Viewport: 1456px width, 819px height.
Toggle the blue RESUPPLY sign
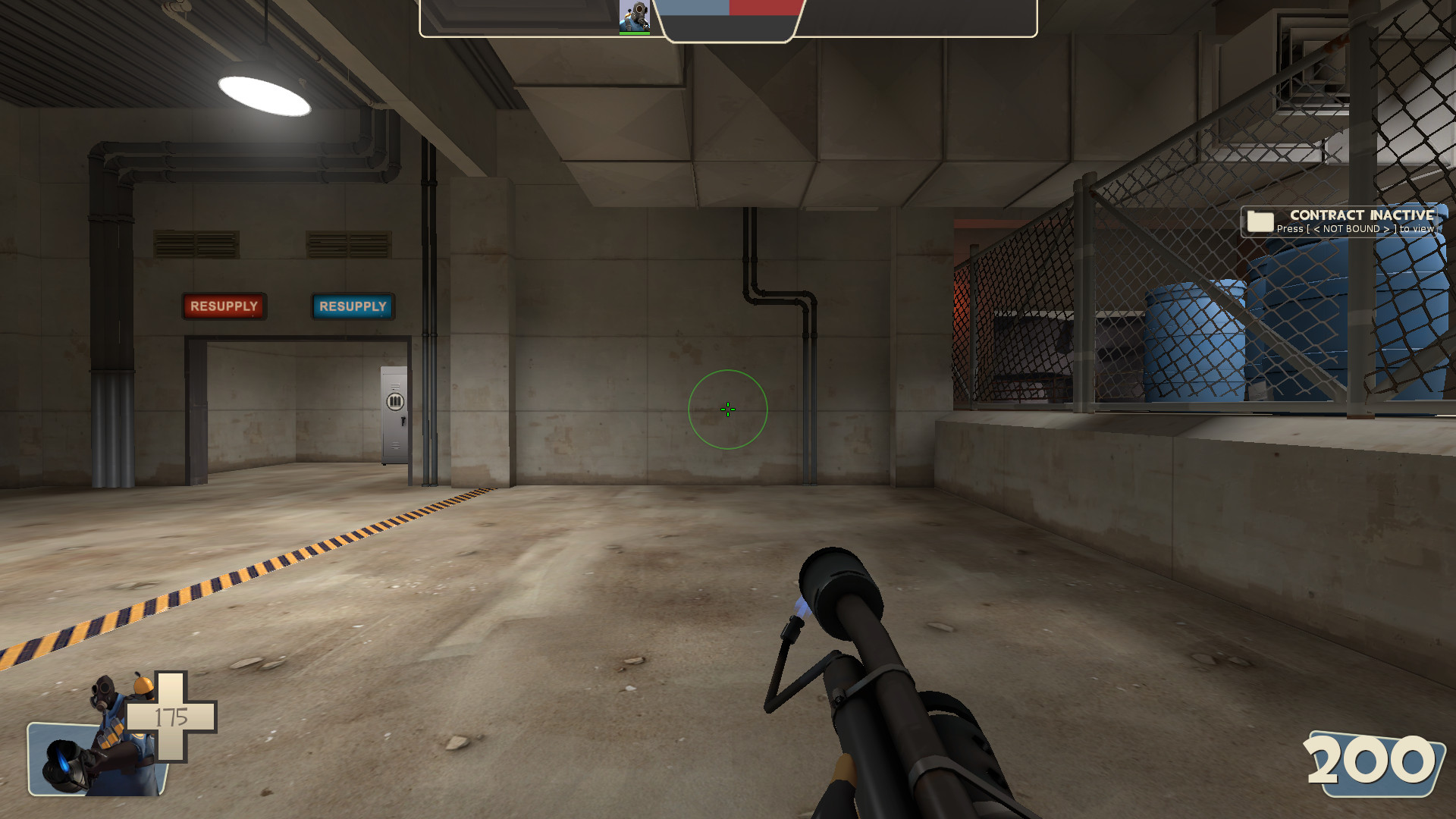(352, 306)
